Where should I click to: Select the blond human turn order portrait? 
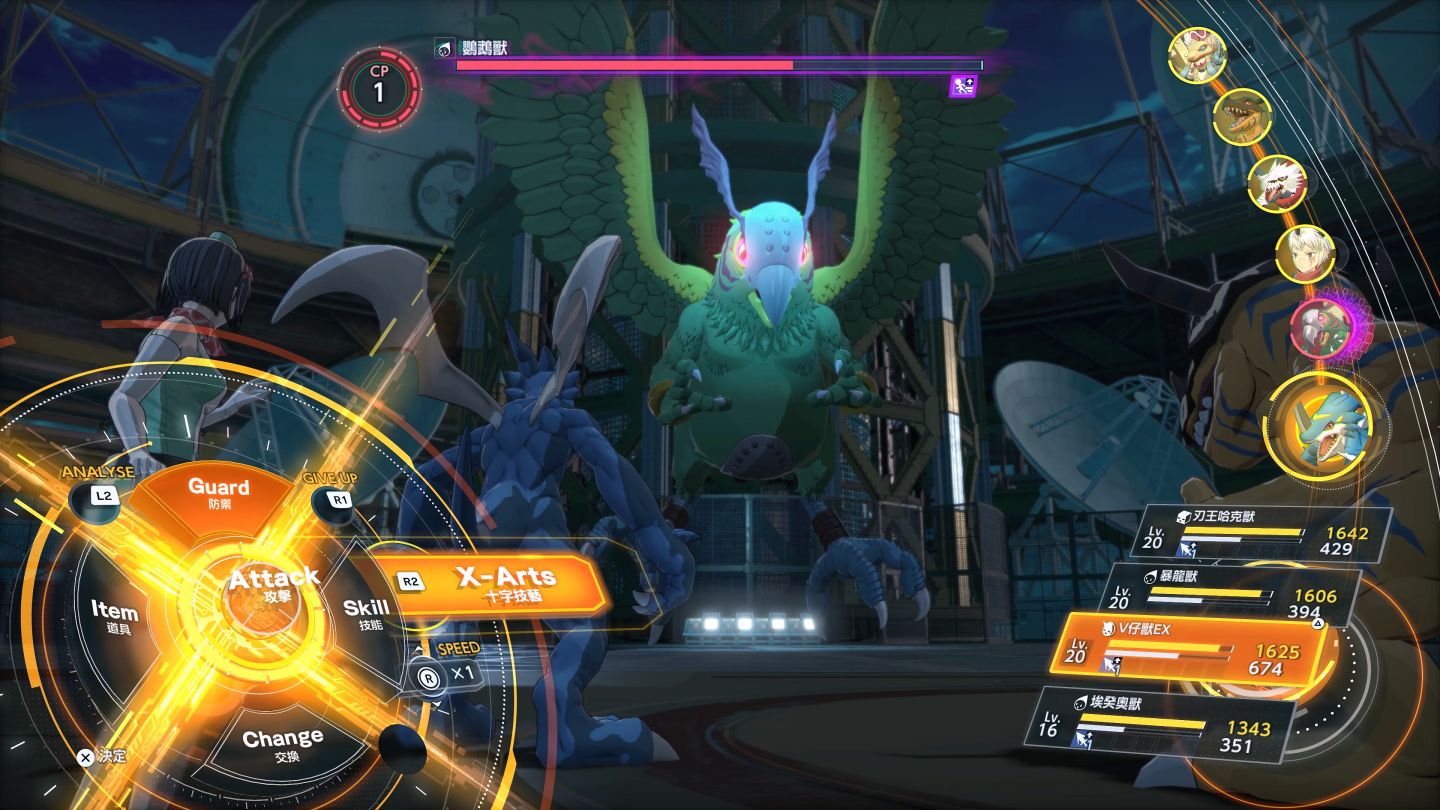tap(1304, 253)
